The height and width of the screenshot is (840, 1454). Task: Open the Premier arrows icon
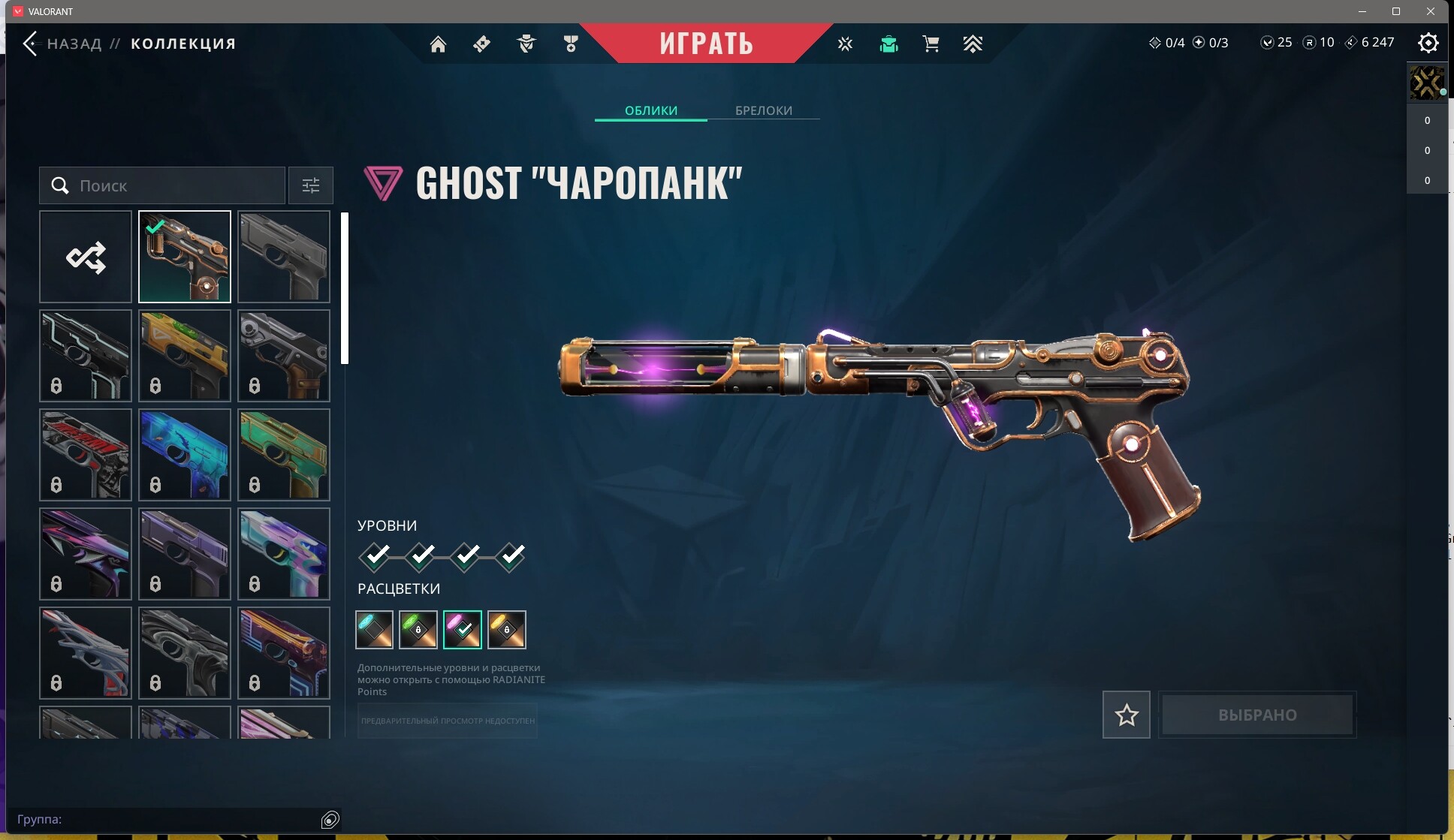973,44
